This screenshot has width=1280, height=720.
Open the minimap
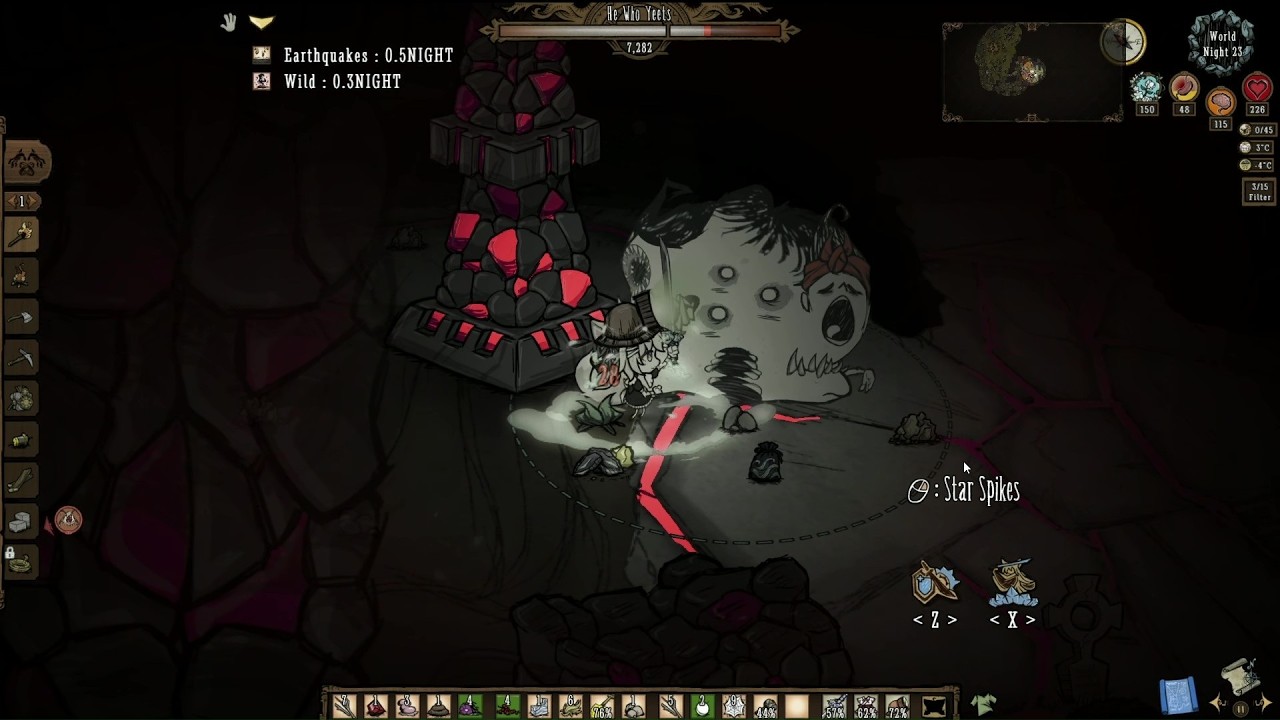click(x=1030, y=70)
